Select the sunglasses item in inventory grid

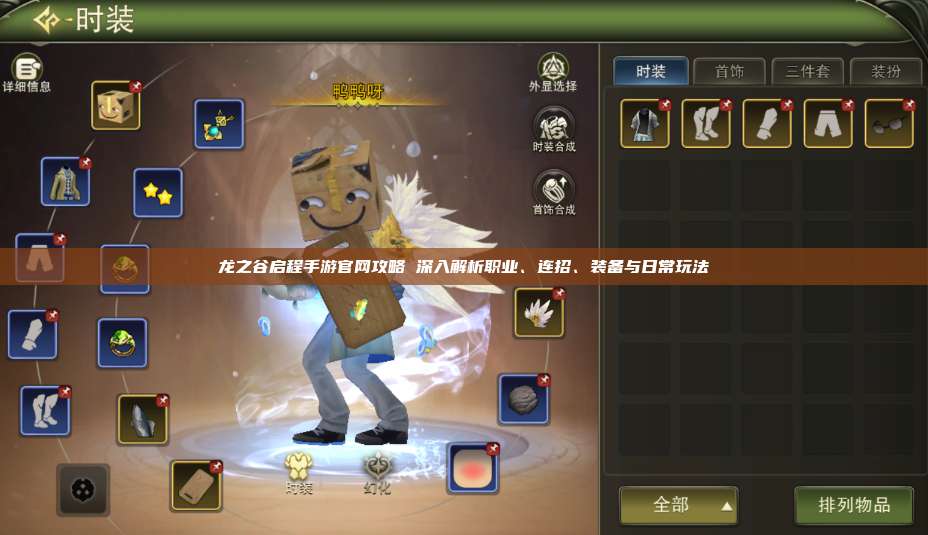tap(889, 124)
